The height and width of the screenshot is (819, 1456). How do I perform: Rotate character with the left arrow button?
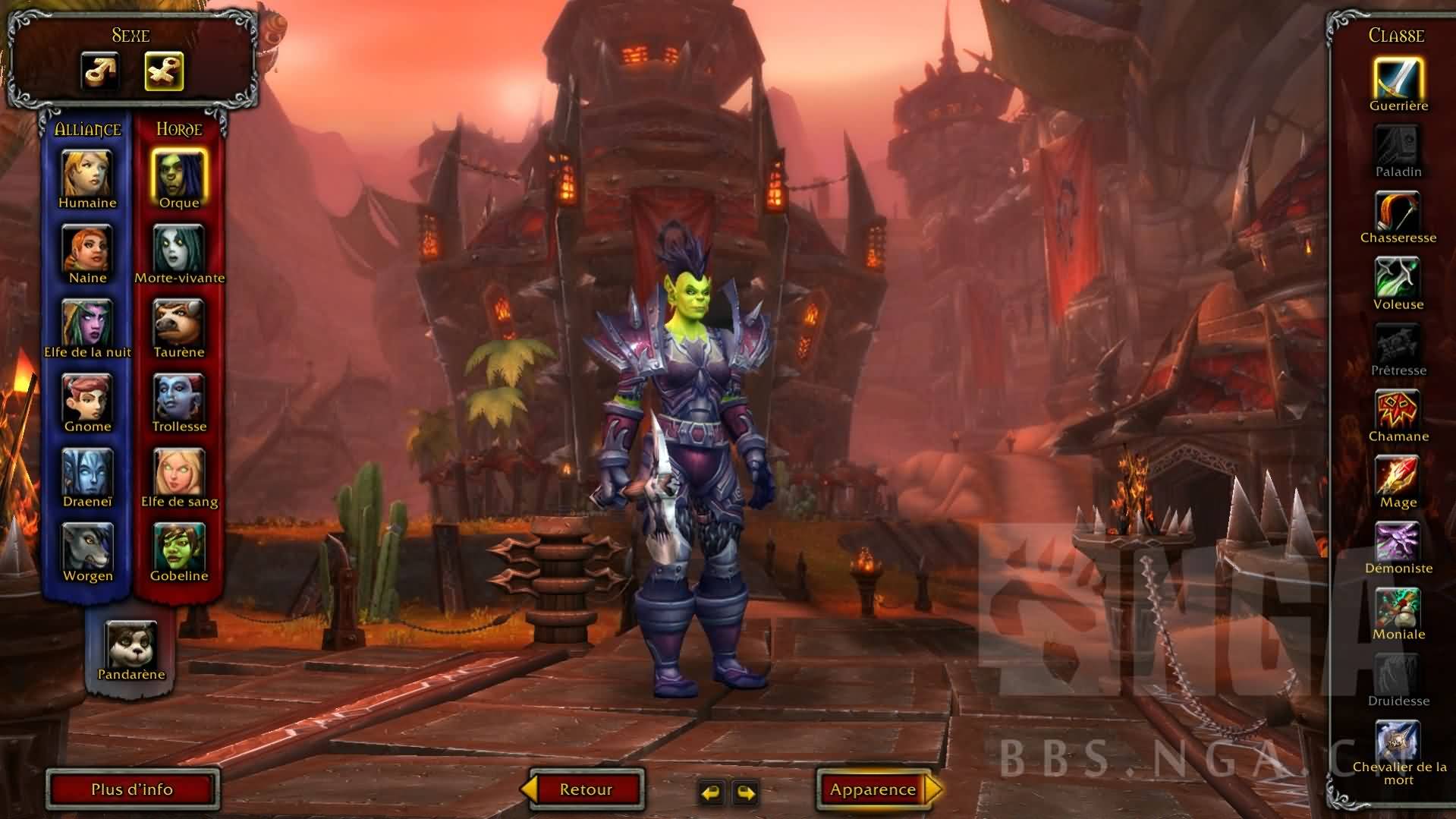711,792
